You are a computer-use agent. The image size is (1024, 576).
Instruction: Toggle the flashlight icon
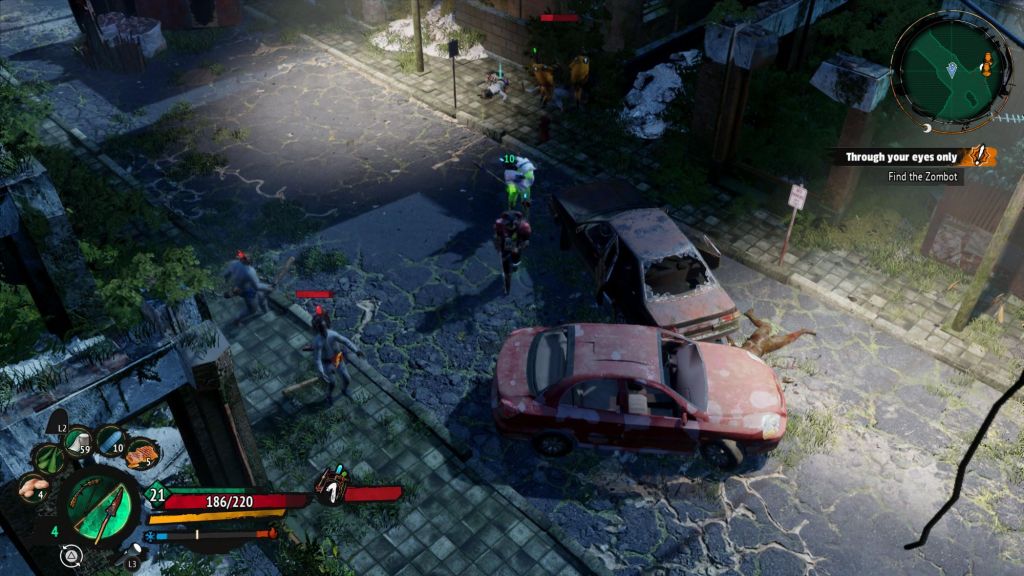click(x=133, y=549)
